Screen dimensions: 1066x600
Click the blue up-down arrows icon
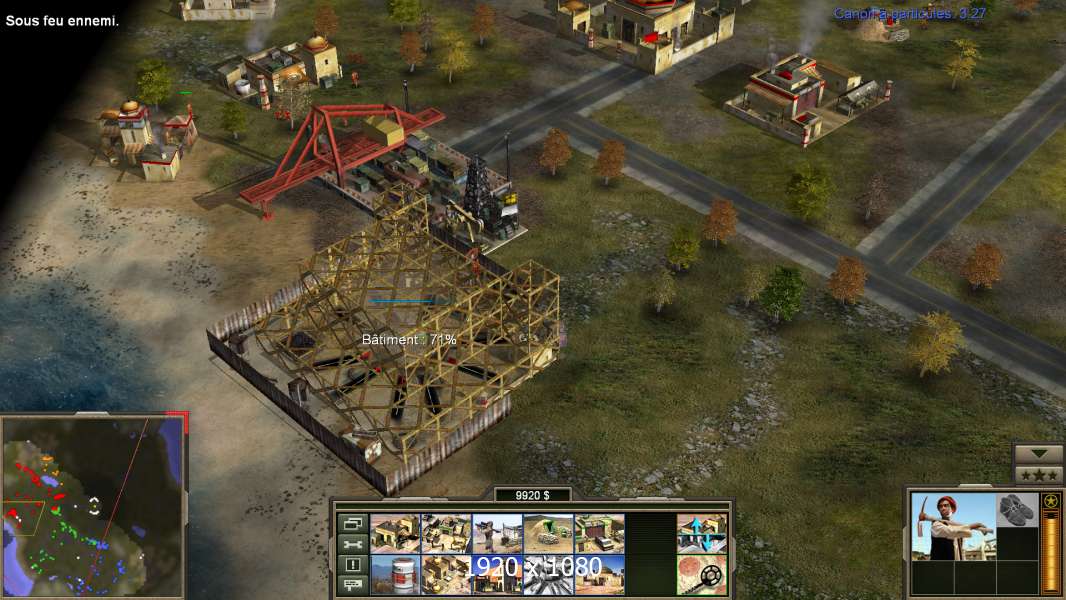(701, 534)
